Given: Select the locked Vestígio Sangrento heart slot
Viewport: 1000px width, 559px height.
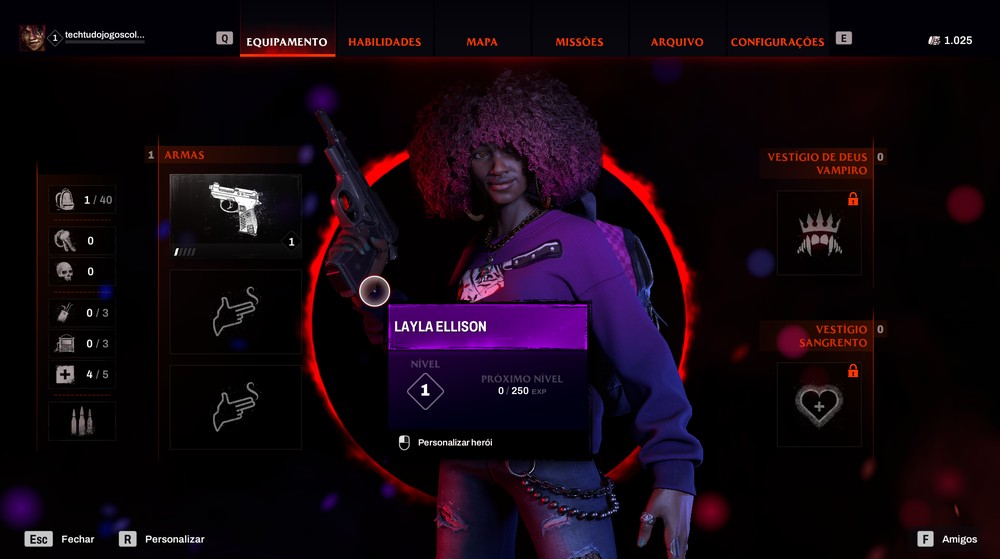Looking at the screenshot, I should (x=819, y=404).
